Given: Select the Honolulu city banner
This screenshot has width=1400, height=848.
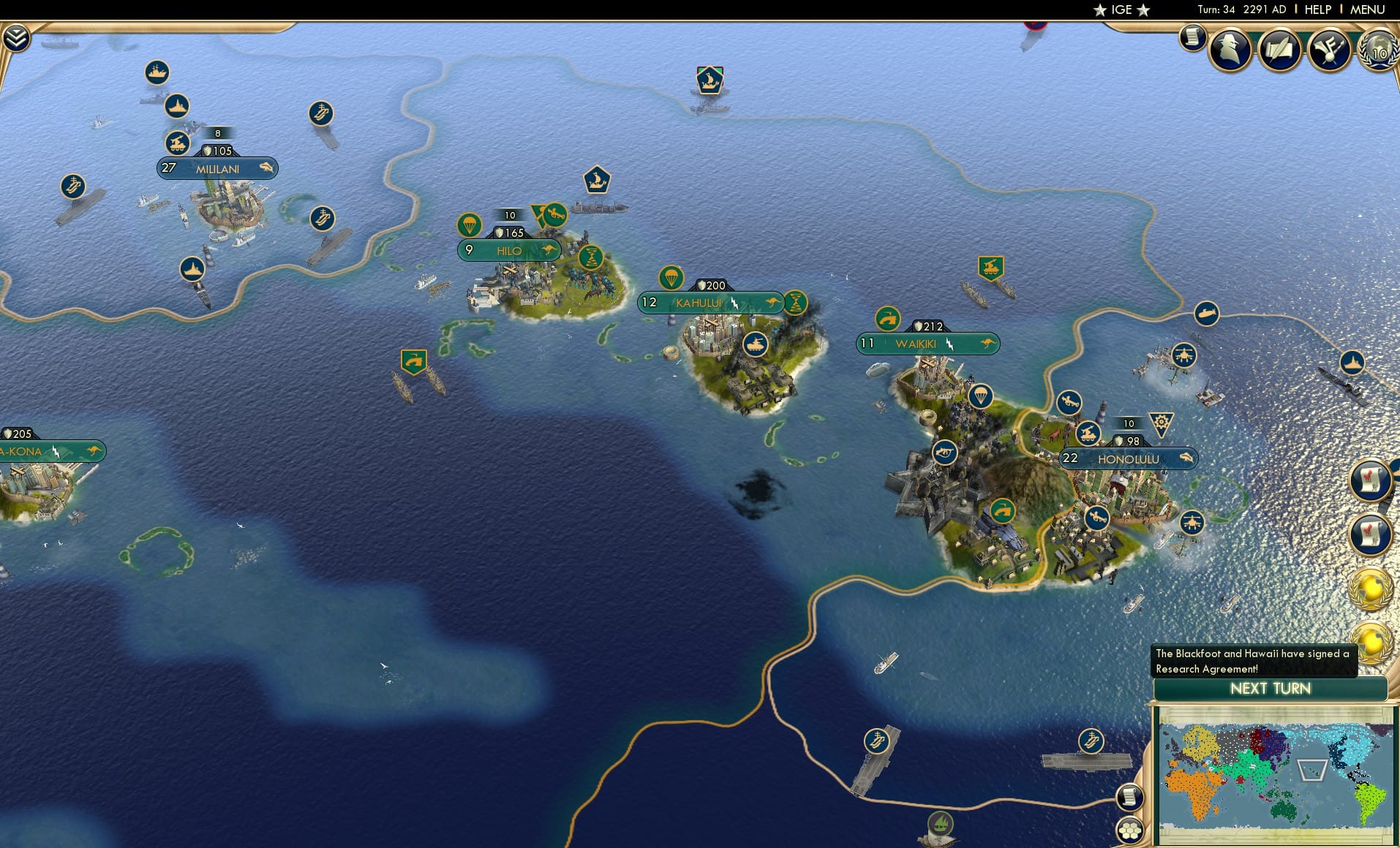Looking at the screenshot, I should pos(1129,458).
